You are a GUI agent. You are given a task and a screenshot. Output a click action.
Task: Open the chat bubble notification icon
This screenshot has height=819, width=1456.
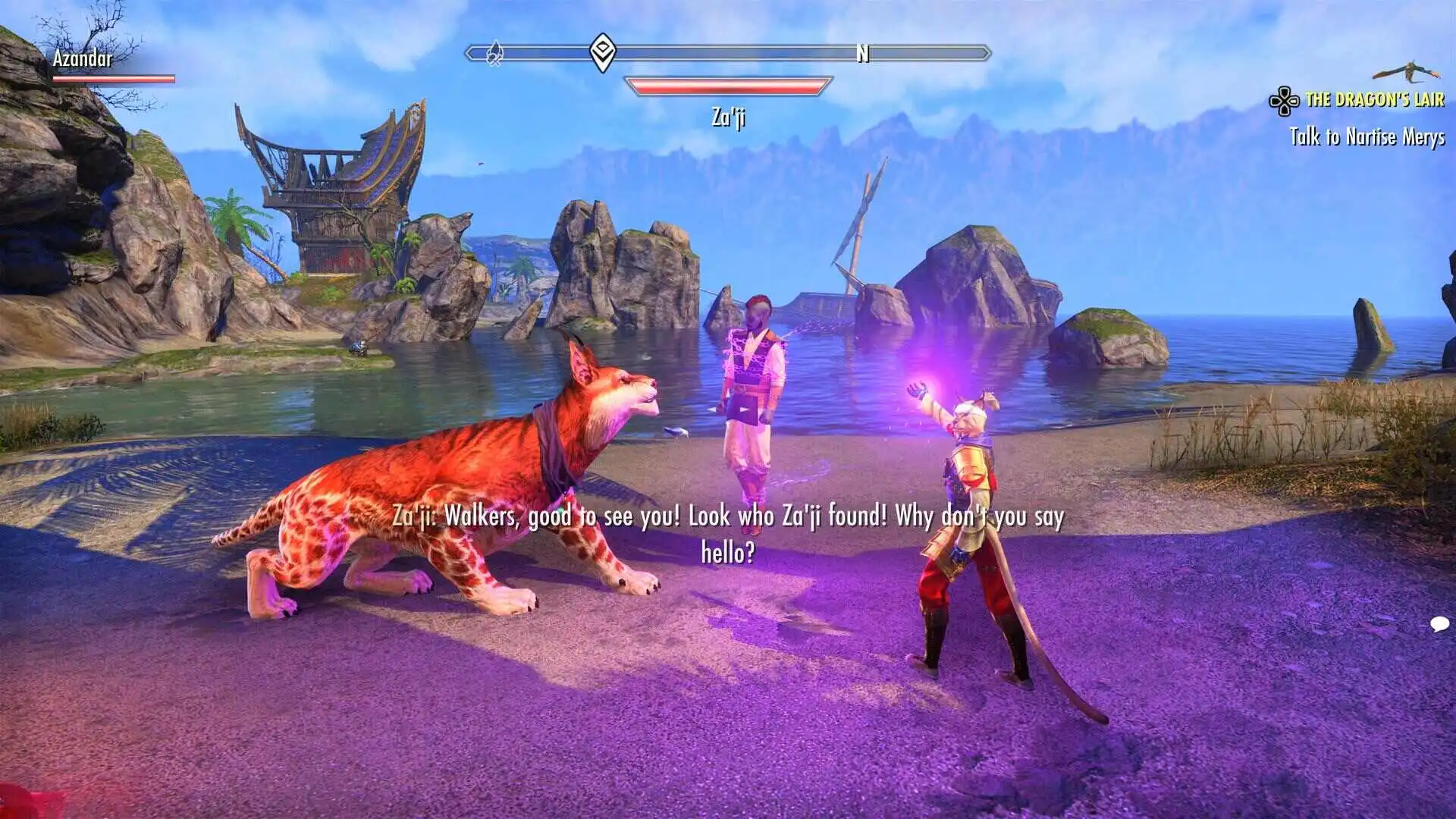click(x=1439, y=624)
